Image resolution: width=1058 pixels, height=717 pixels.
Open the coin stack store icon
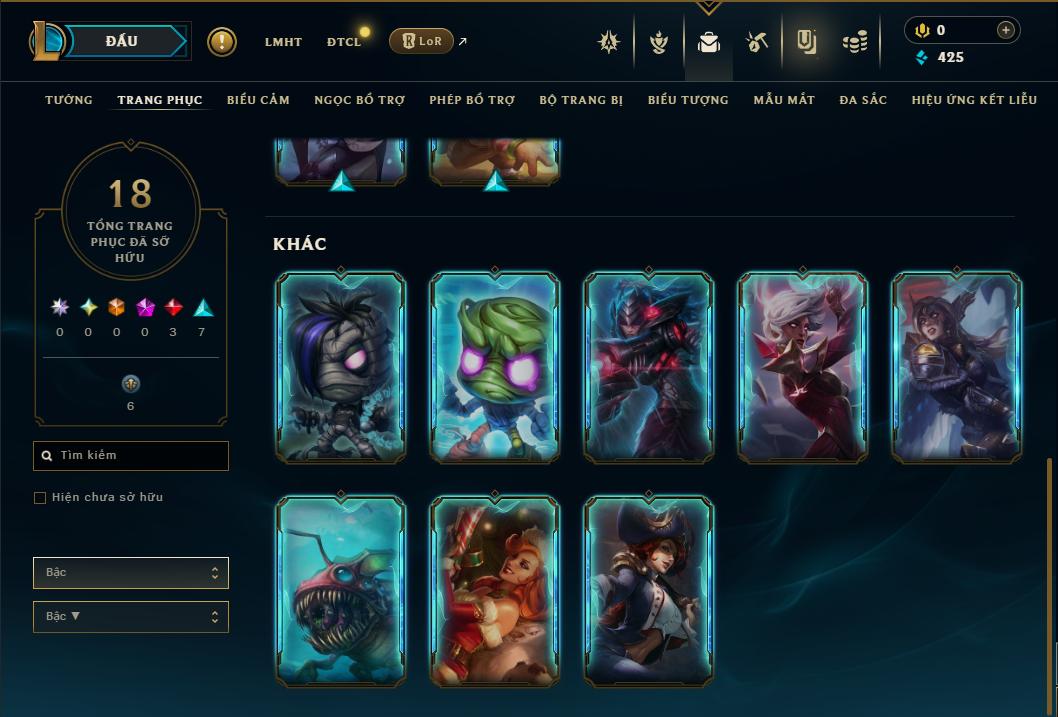tap(855, 42)
